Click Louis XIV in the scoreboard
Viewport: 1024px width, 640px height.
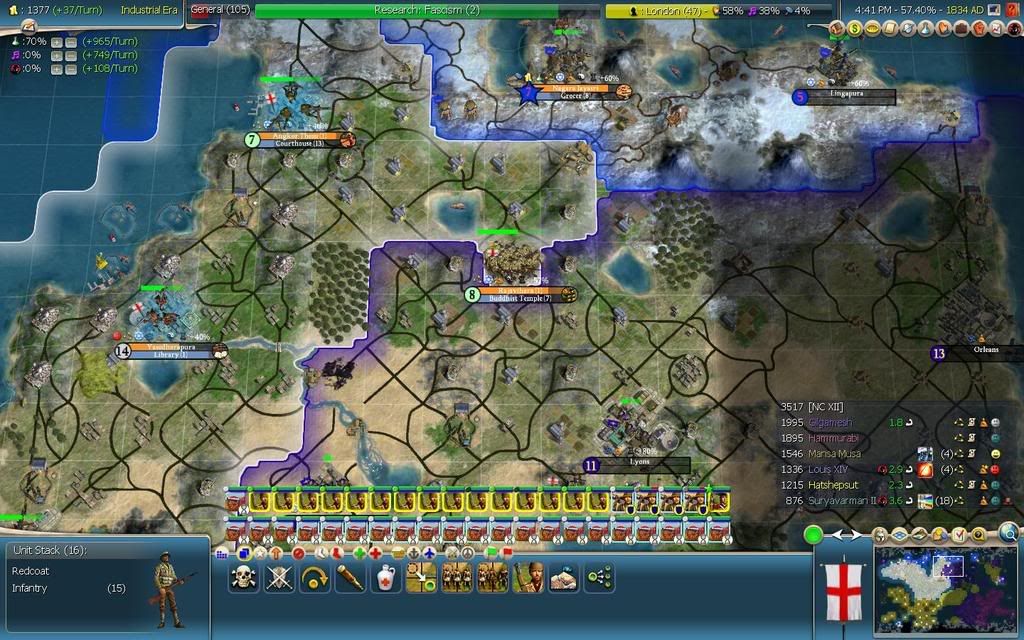[x=832, y=469]
